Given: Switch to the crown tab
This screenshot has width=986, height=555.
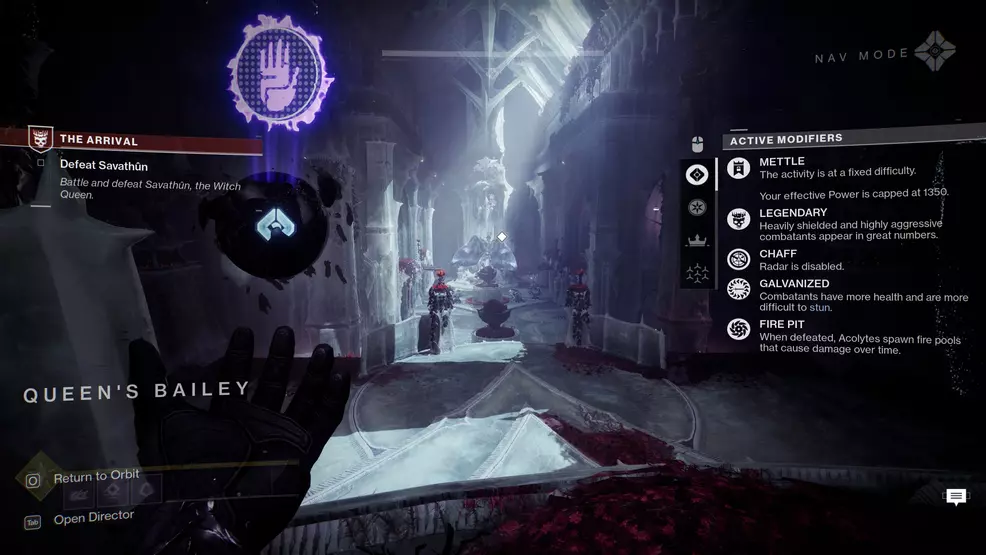Looking at the screenshot, I should click(697, 240).
